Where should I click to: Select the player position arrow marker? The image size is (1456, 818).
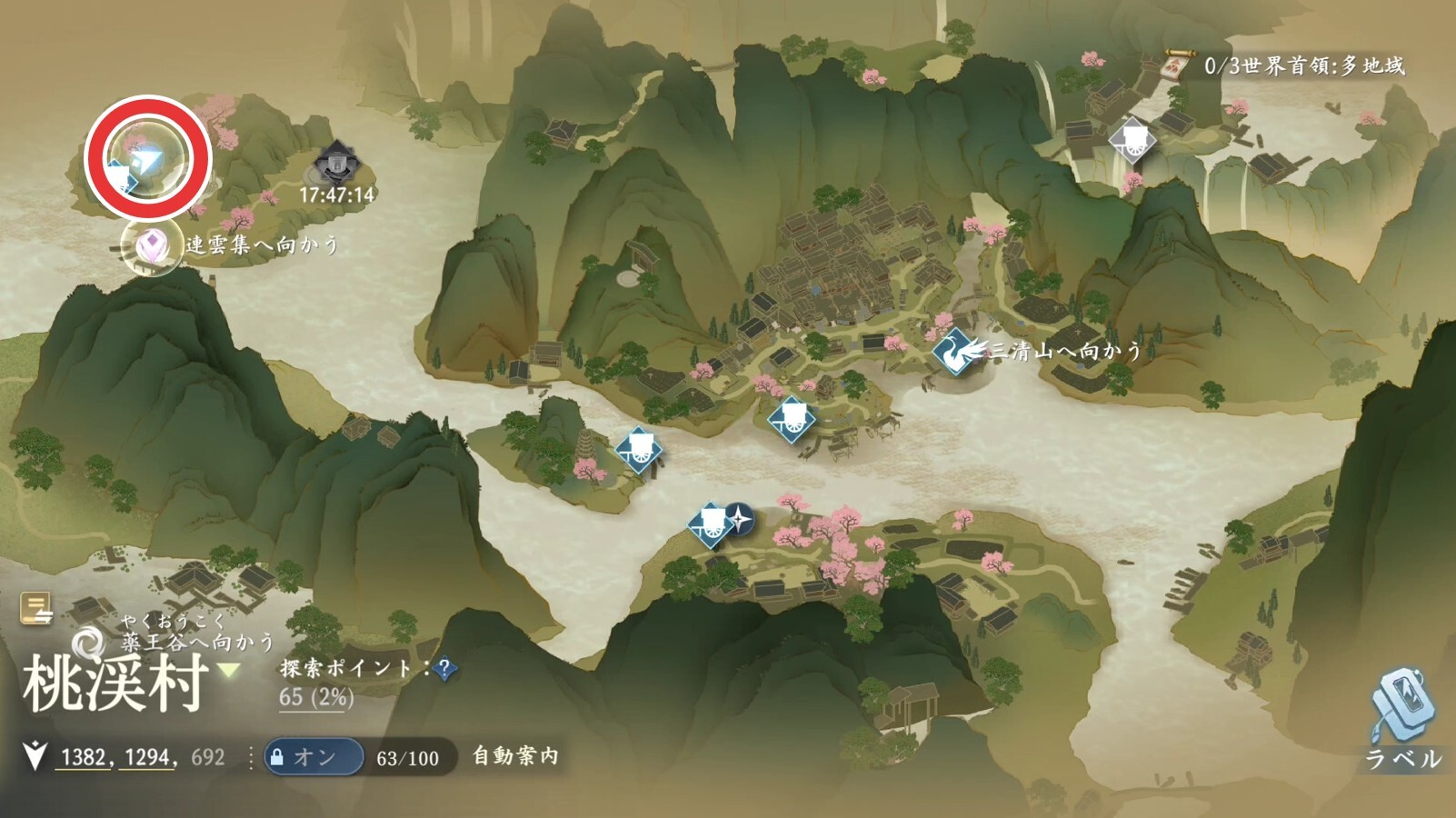coord(145,162)
